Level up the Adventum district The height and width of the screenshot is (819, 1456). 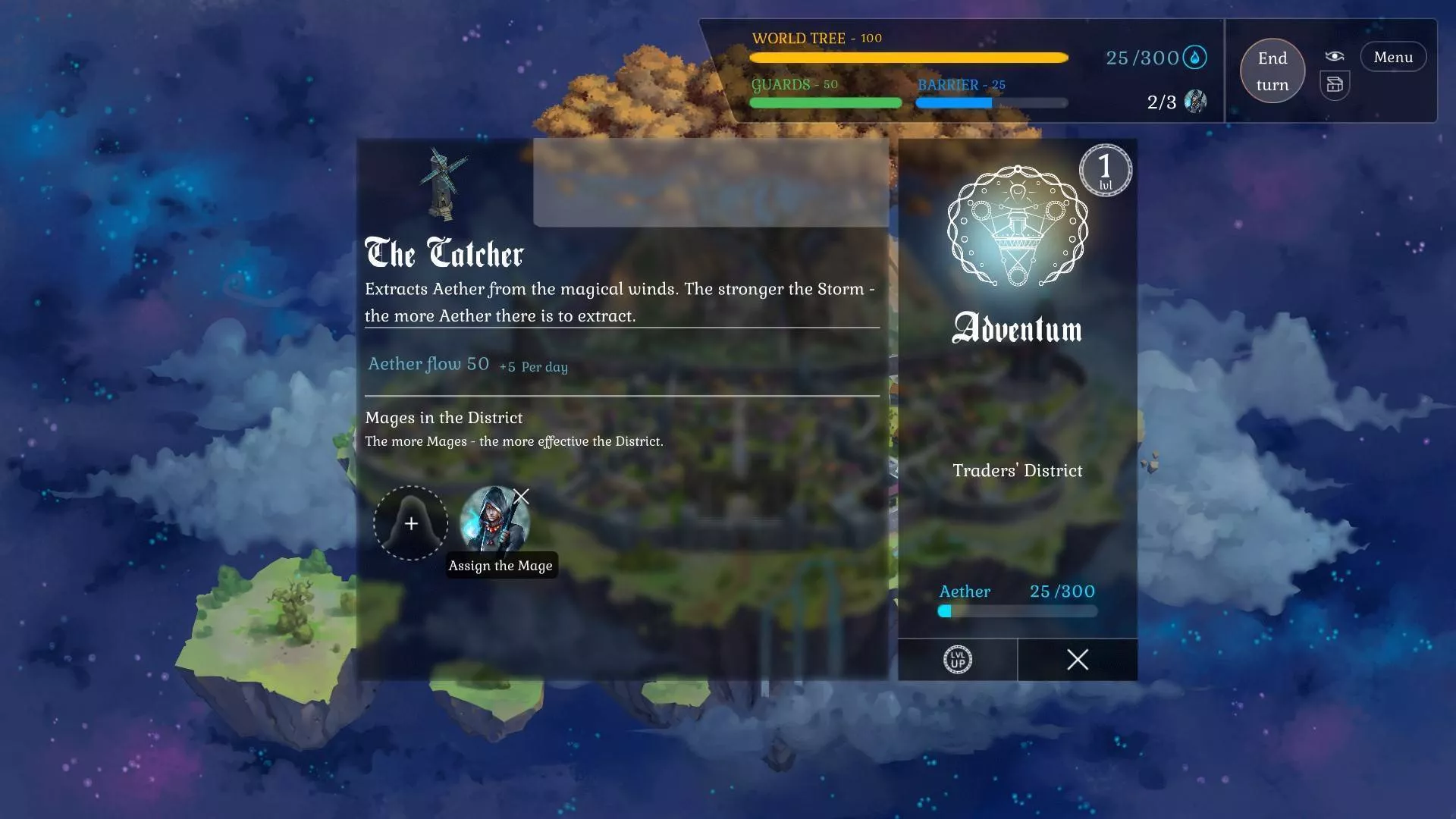tap(957, 660)
